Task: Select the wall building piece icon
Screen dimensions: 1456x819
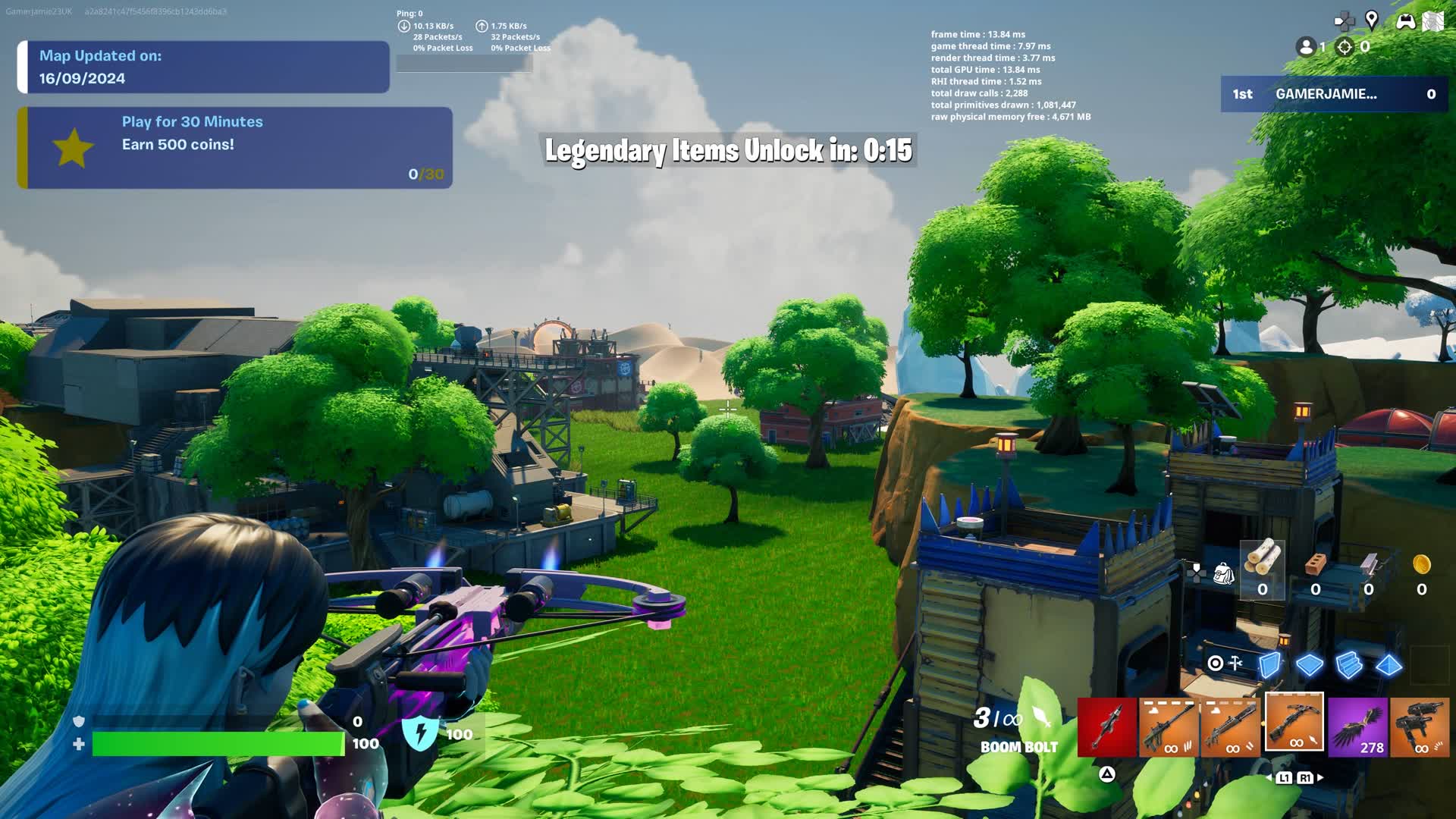Action: pyautogui.click(x=1270, y=665)
